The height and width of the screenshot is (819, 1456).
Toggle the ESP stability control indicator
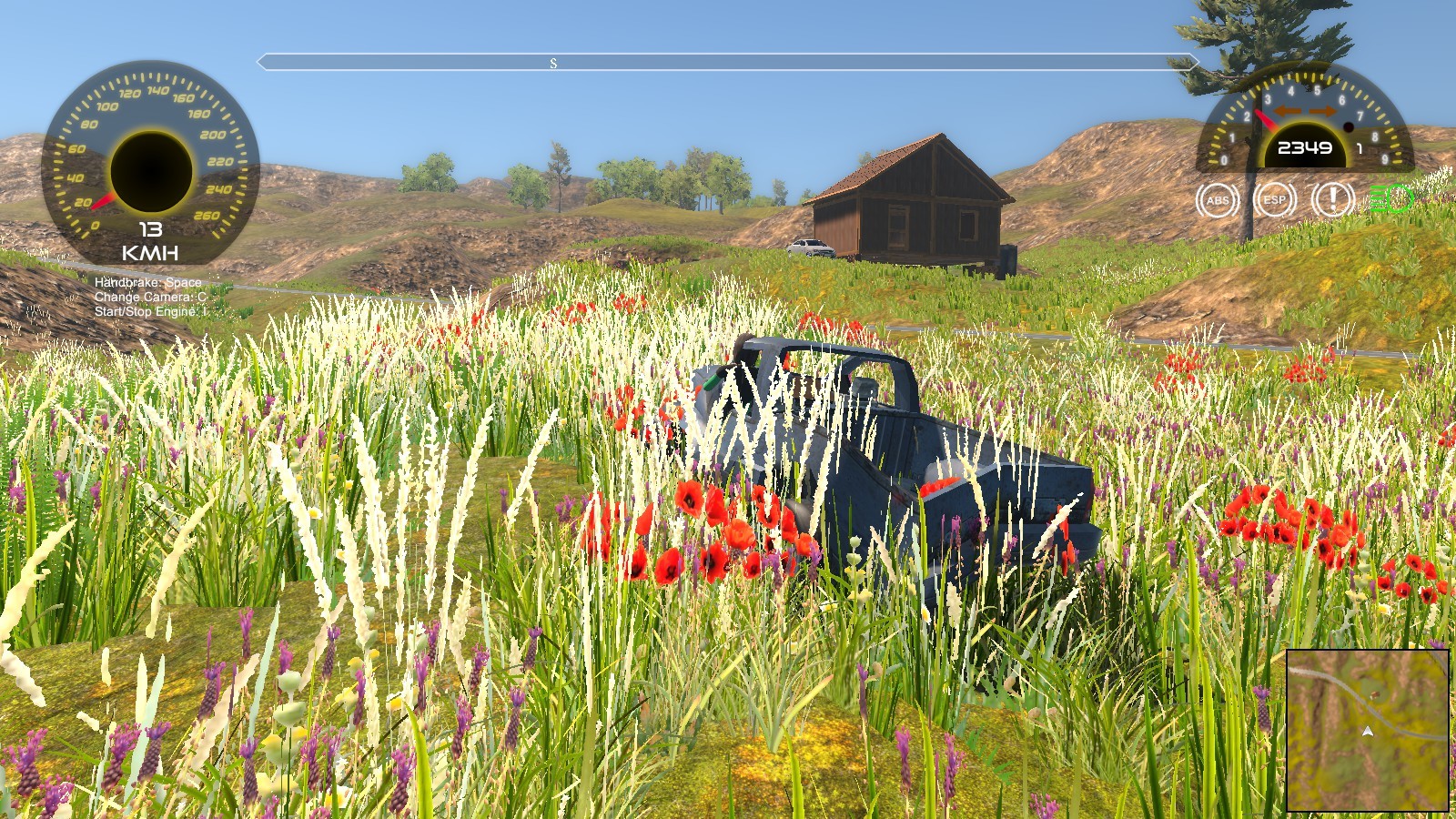click(x=1273, y=201)
